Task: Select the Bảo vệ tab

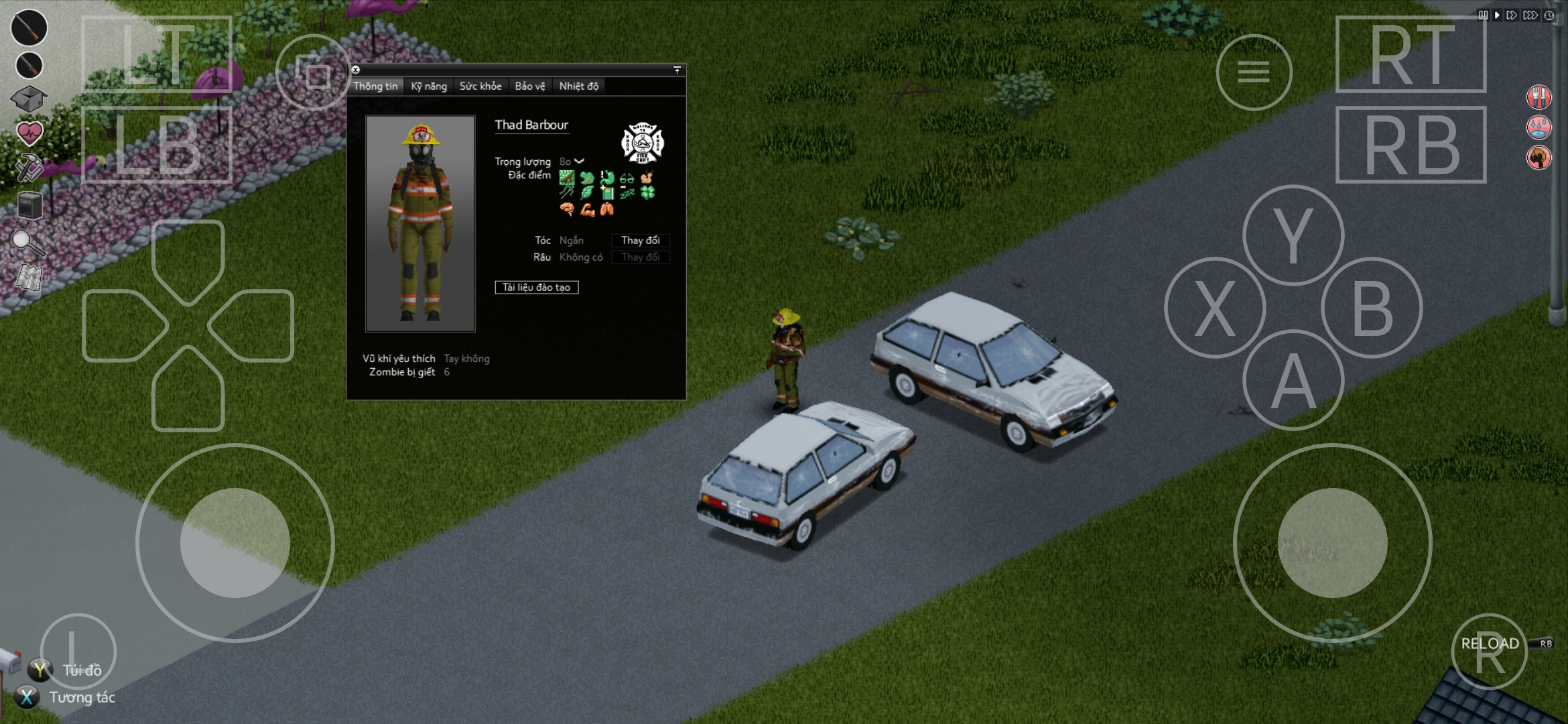Action: coord(530,86)
